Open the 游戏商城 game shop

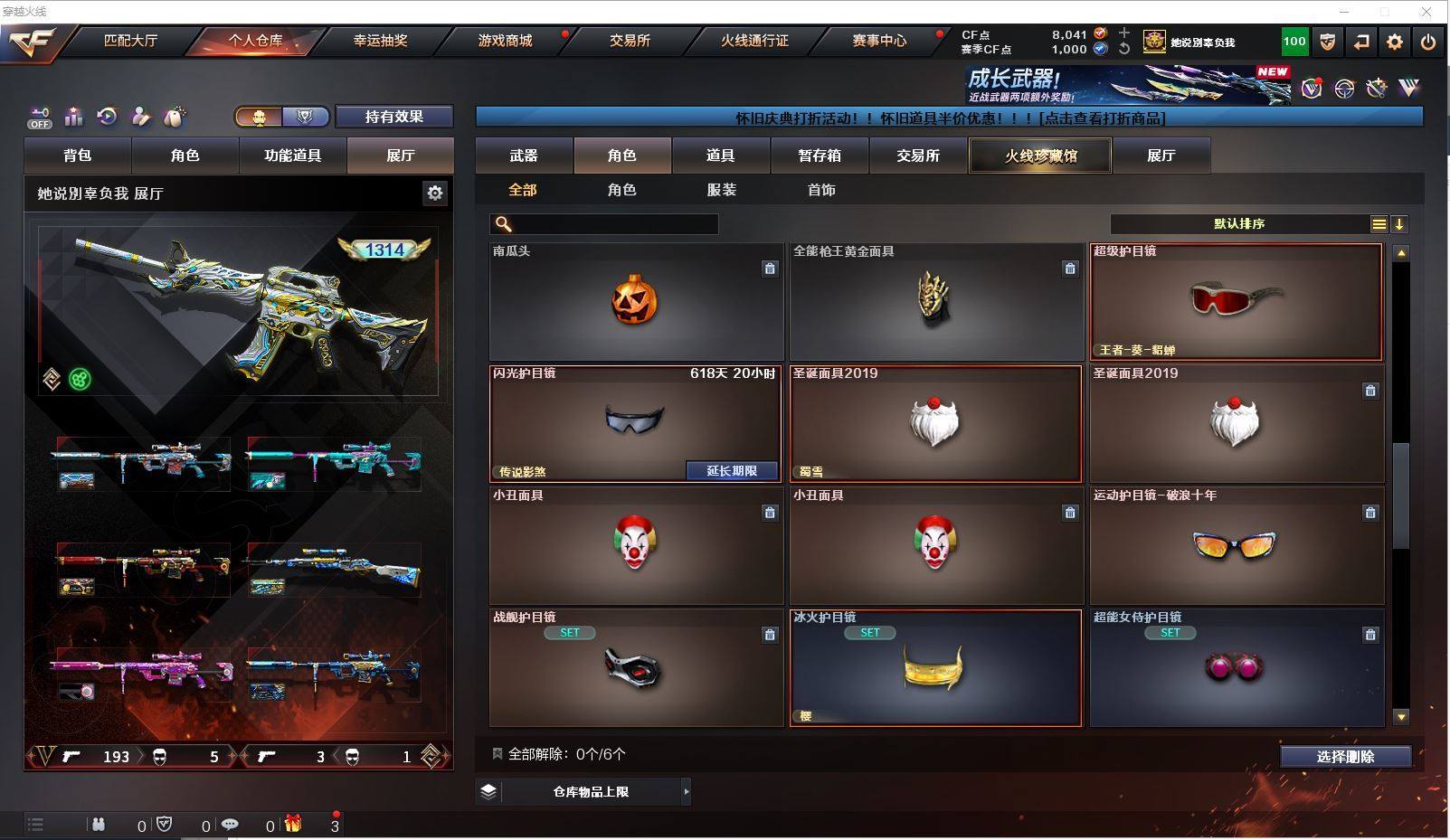click(505, 41)
